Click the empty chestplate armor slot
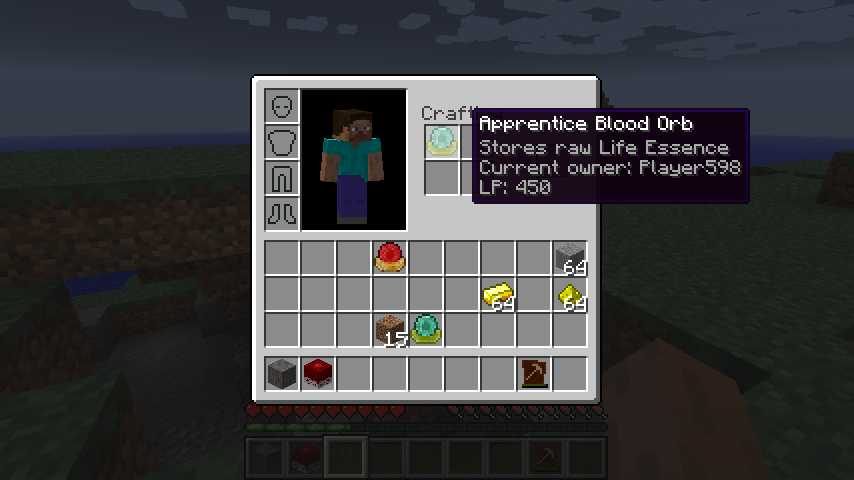The image size is (854, 480). (x=282, y=142)
